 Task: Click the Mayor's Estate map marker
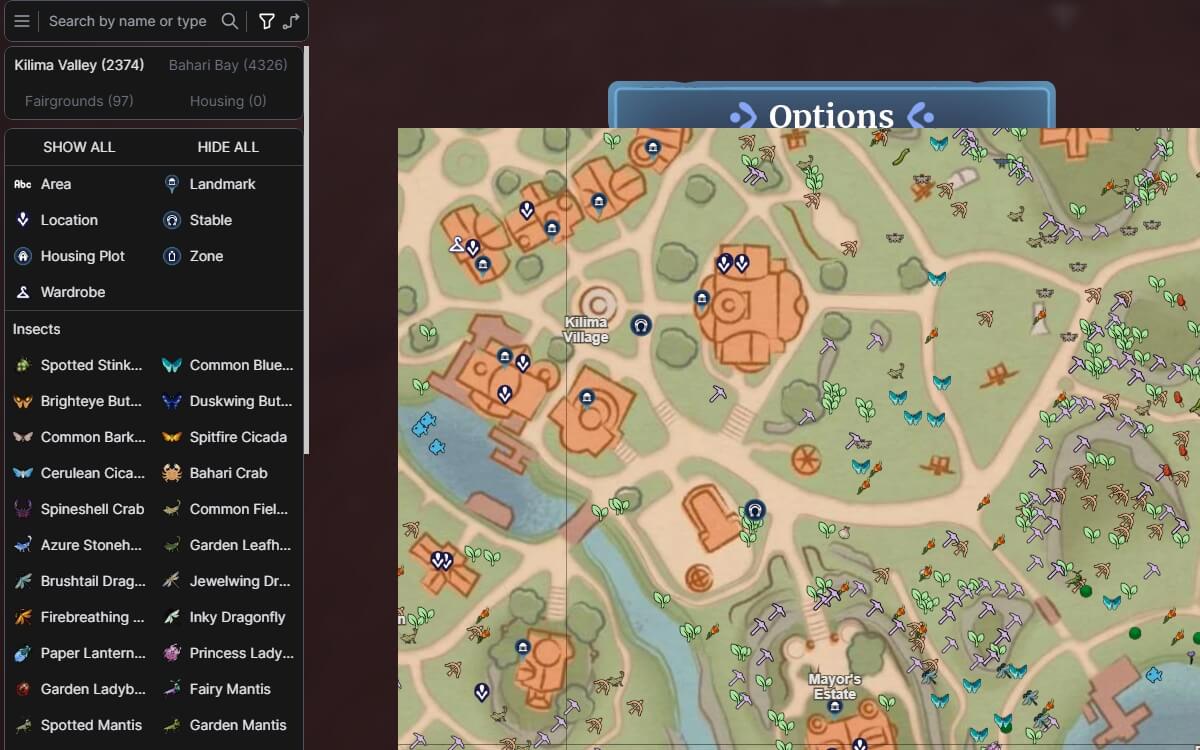click(834, 706)
